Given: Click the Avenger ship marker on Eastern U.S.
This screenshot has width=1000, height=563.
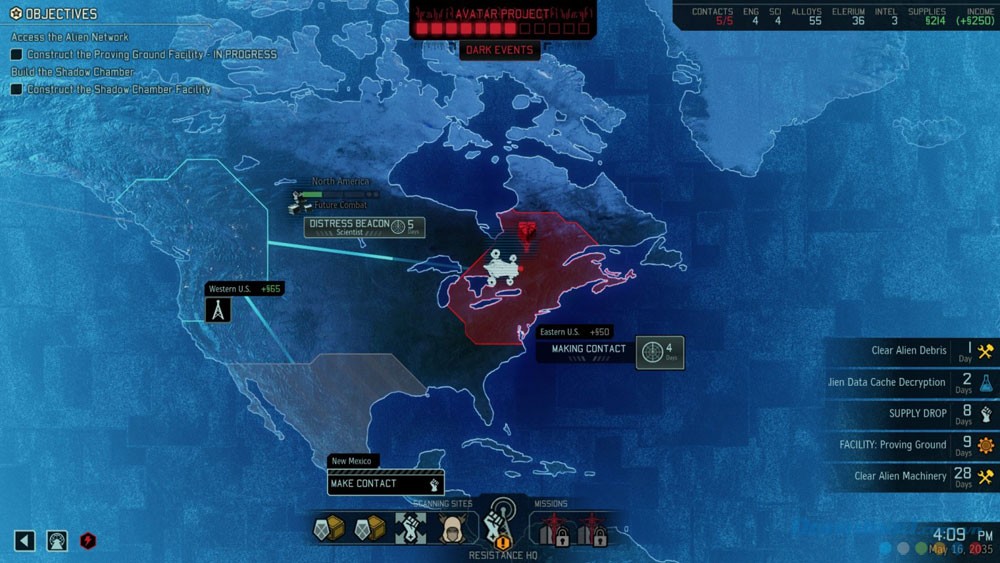Looking at the screenshot, I should click(500, 269).
